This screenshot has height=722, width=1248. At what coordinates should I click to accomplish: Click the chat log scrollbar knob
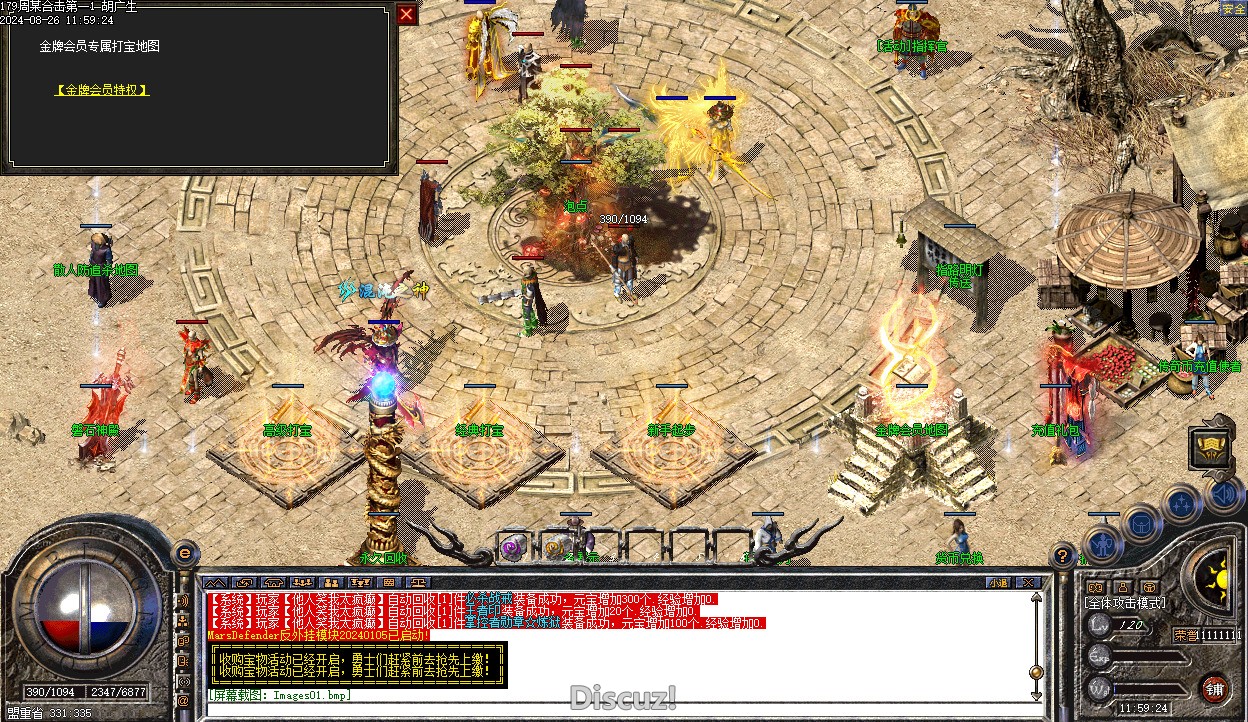pyautogui.click(x=1035, y=672)
